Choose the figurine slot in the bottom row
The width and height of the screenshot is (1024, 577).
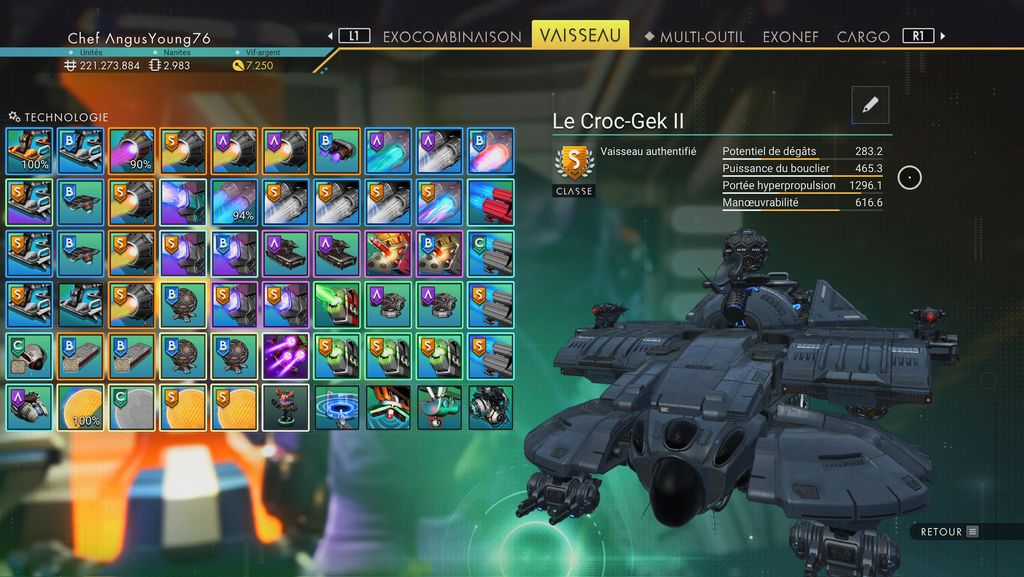(x=286, y=408)
